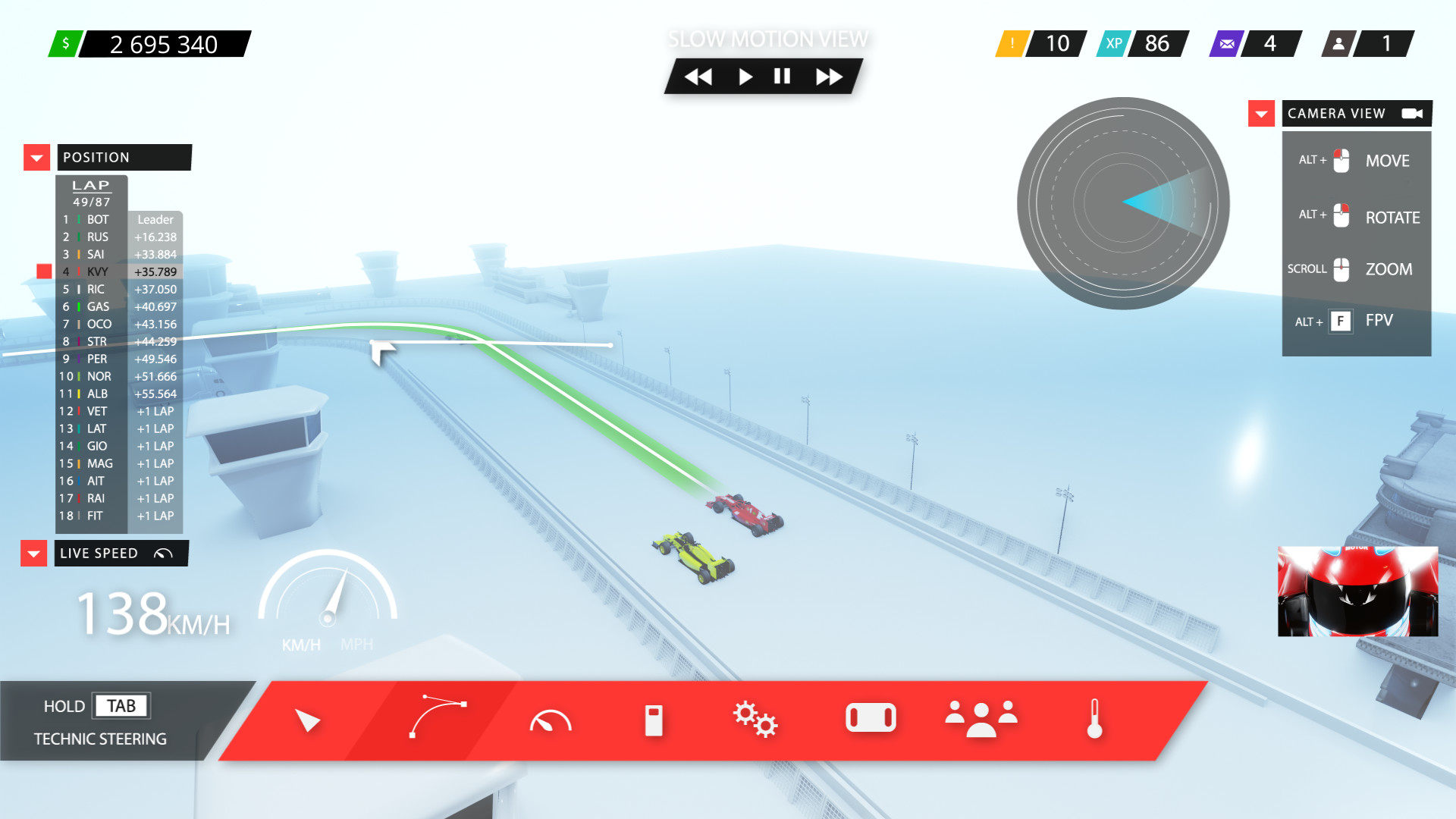The image size is (1456, 819).
Task: Click the pit board icon
Action: 654,720
